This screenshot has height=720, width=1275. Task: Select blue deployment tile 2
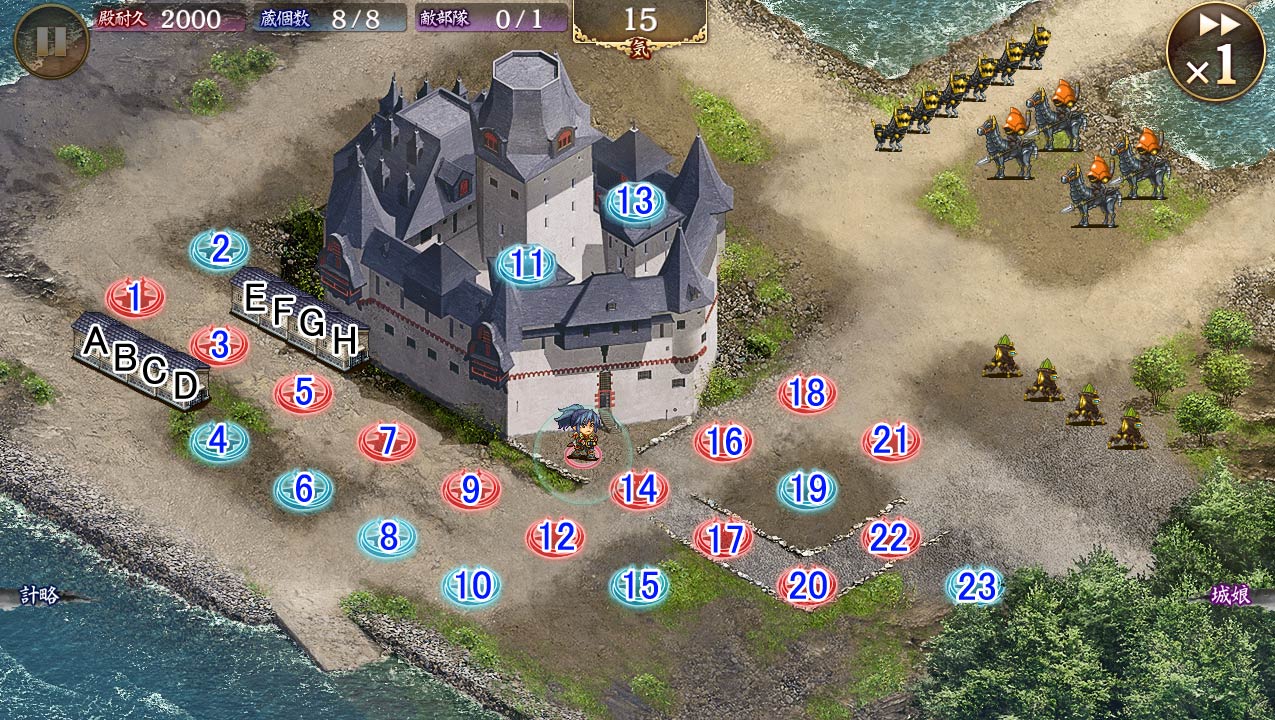pyautogui.click(x=219, y=249)
